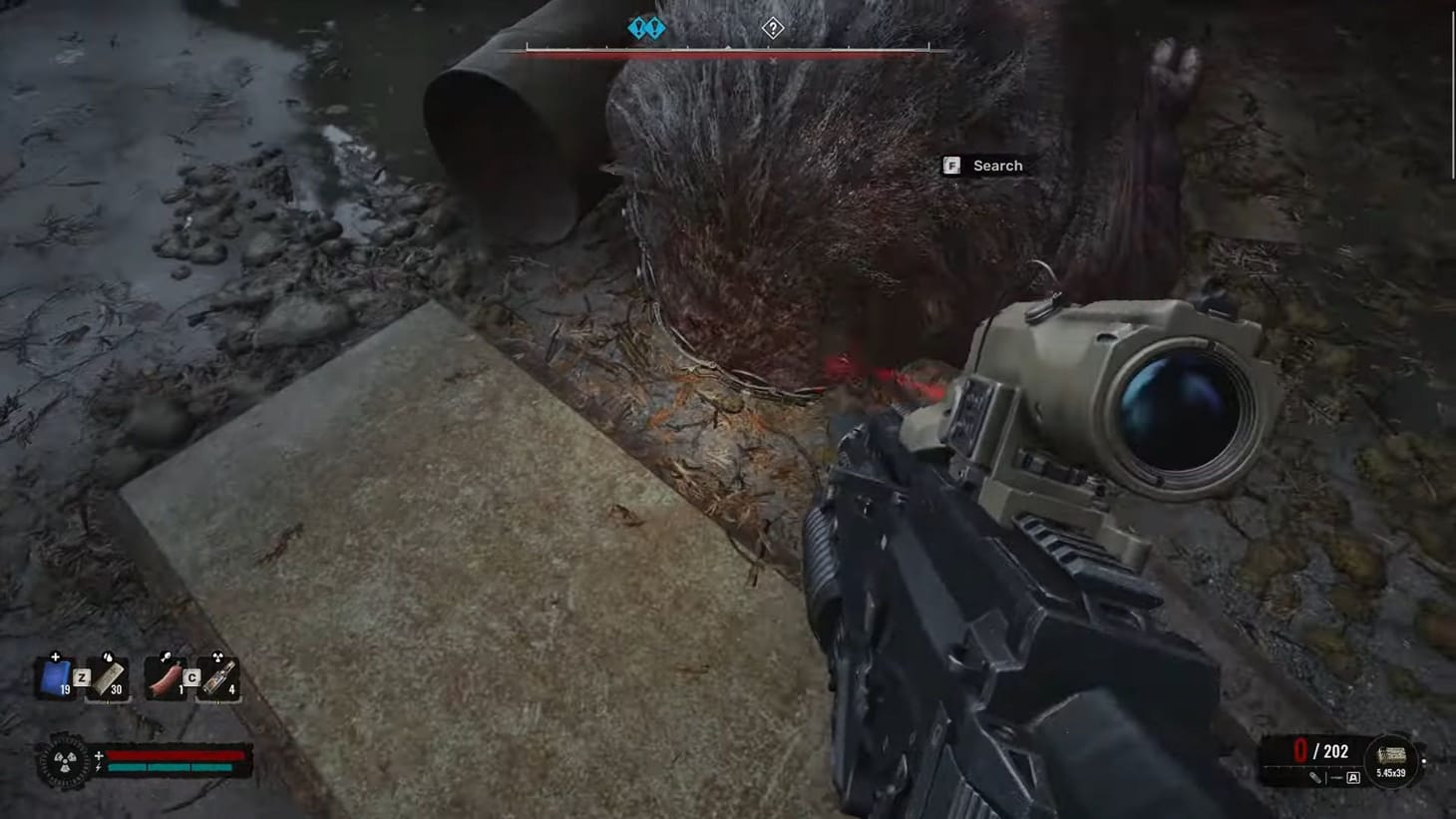Select the anti-radiation vodka quickslot
1456x819 pixels.
pyautogui.click(x=219, y=679)
